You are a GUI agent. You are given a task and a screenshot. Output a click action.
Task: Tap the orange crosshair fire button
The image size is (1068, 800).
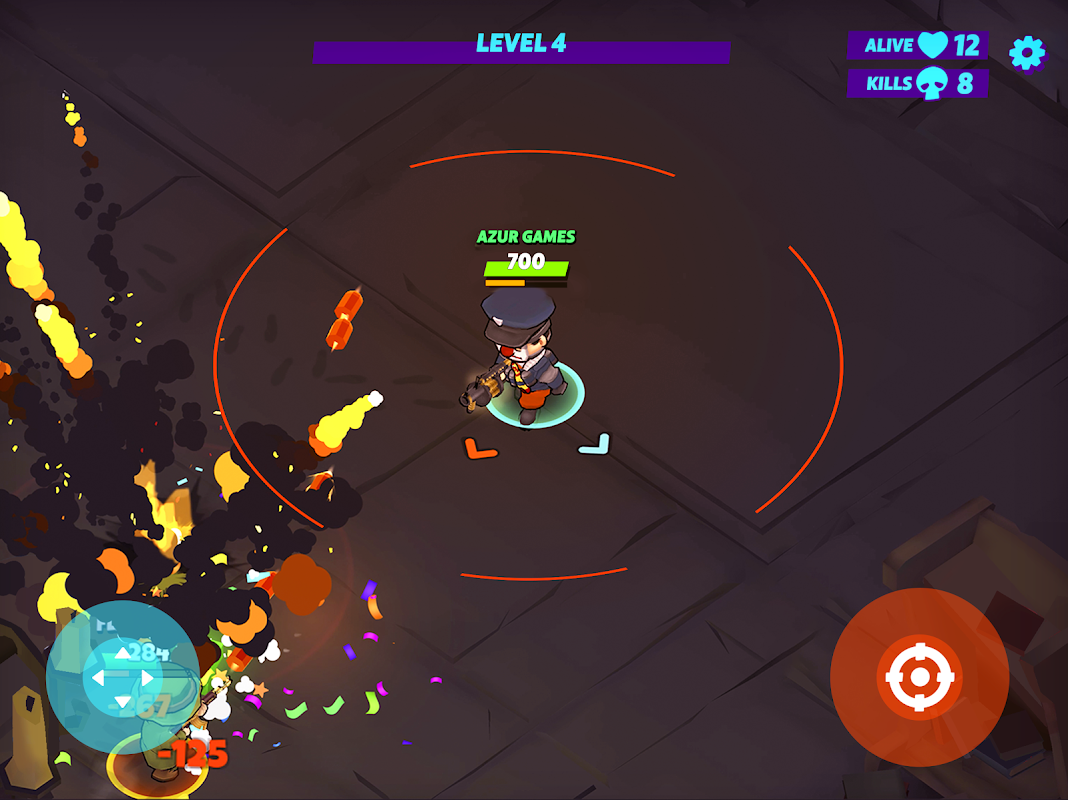click(919, 677)
